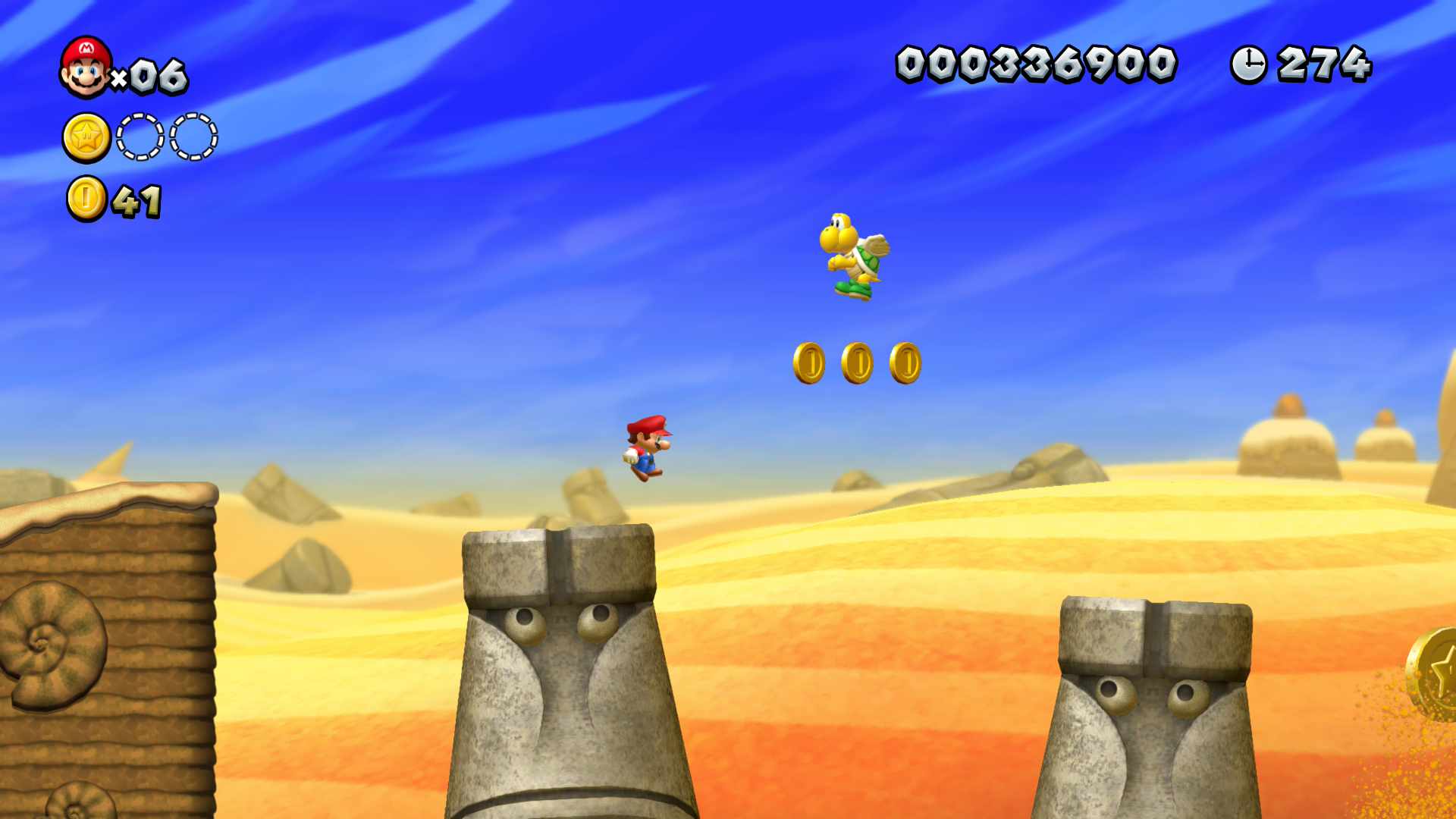
Task: Click Mario's head lives icon
Action: click(x=86, y=67)
